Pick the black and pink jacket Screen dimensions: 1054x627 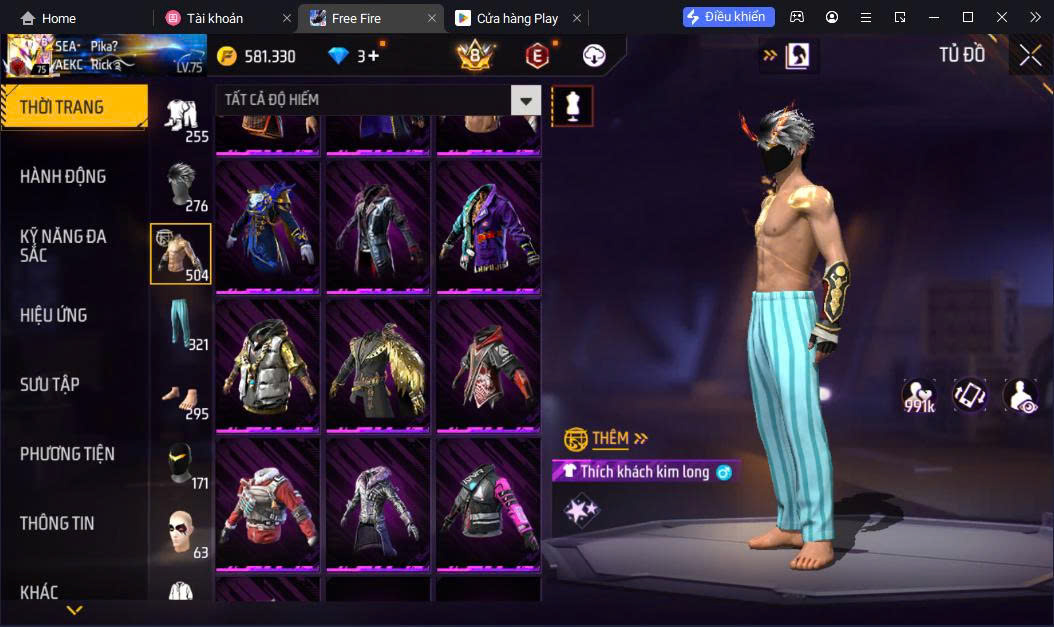(x=488, y=503)
